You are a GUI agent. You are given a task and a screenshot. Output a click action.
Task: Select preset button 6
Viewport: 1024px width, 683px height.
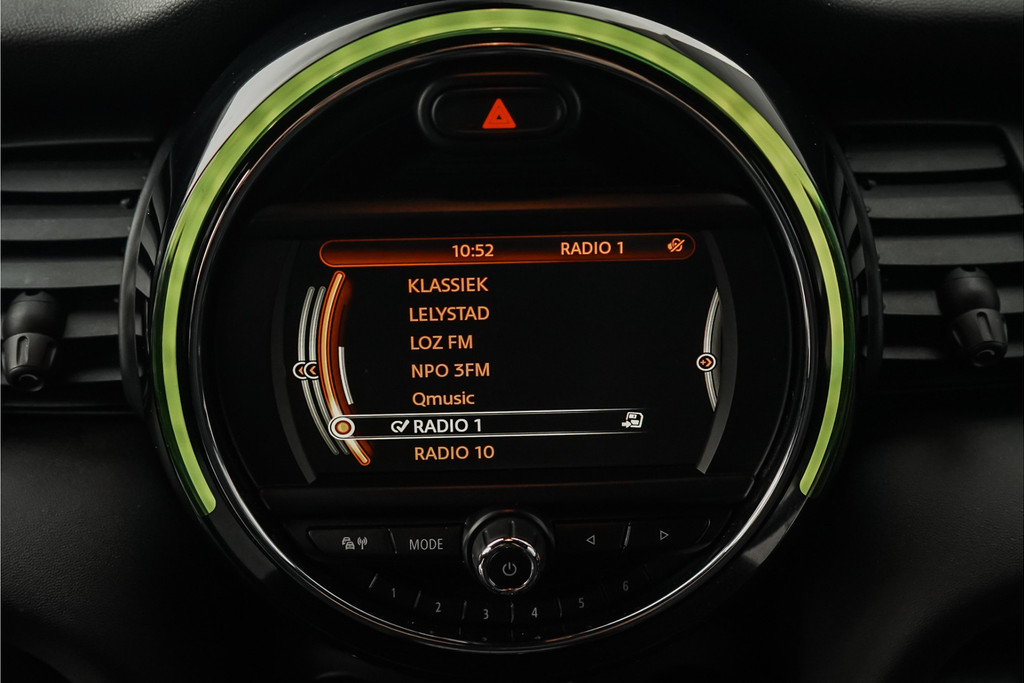point(625,586)
